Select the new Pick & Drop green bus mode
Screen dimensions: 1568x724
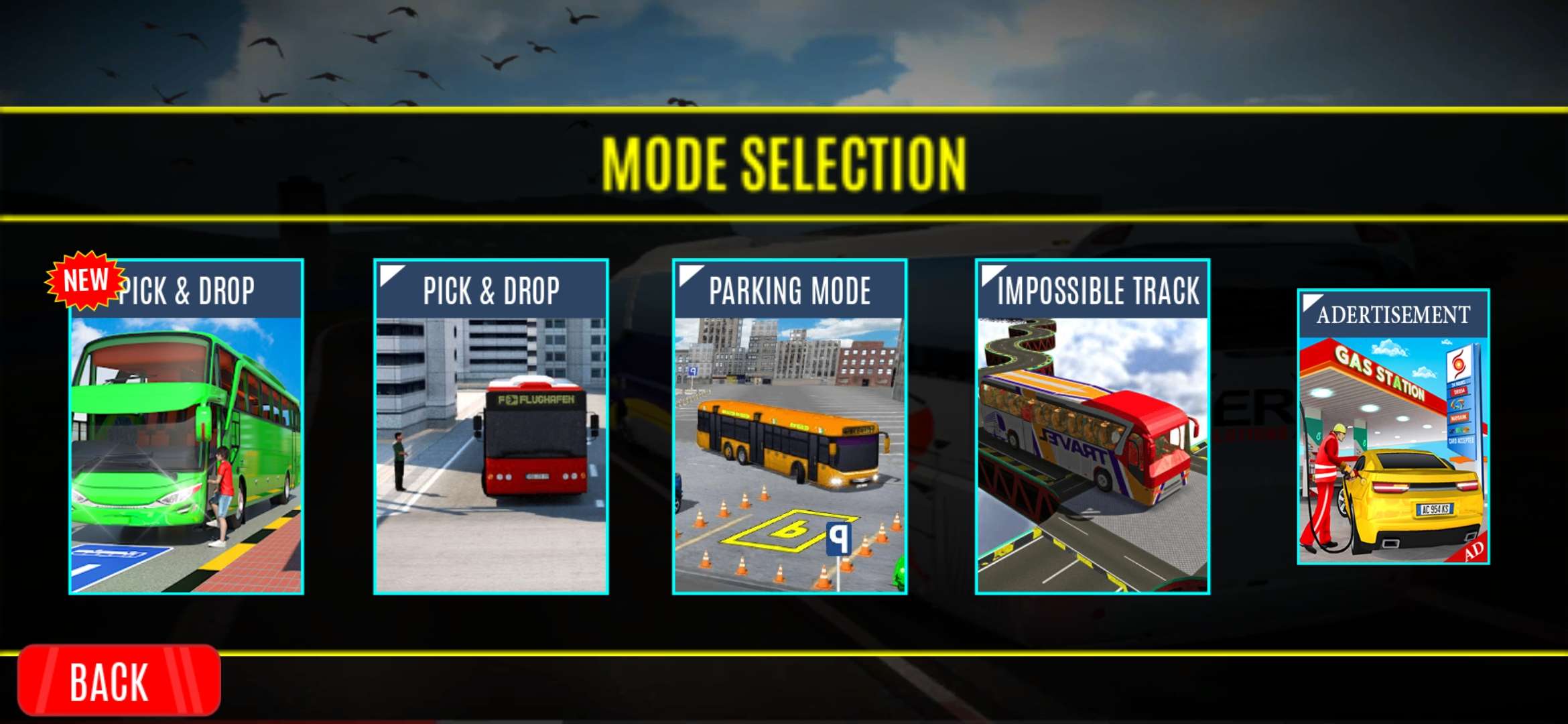[186, 427]
